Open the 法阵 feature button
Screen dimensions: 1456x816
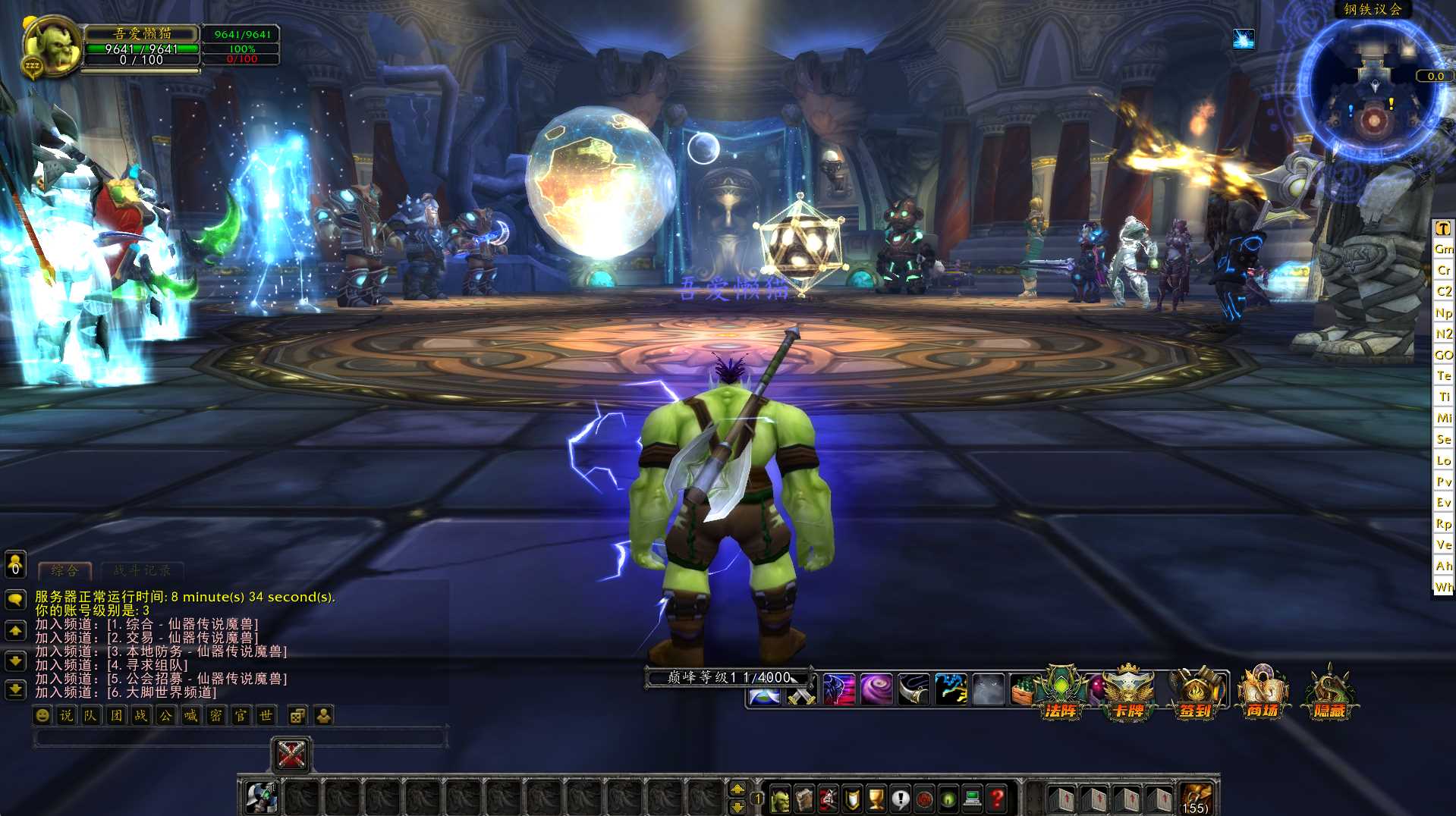[x=1061, y=693]
